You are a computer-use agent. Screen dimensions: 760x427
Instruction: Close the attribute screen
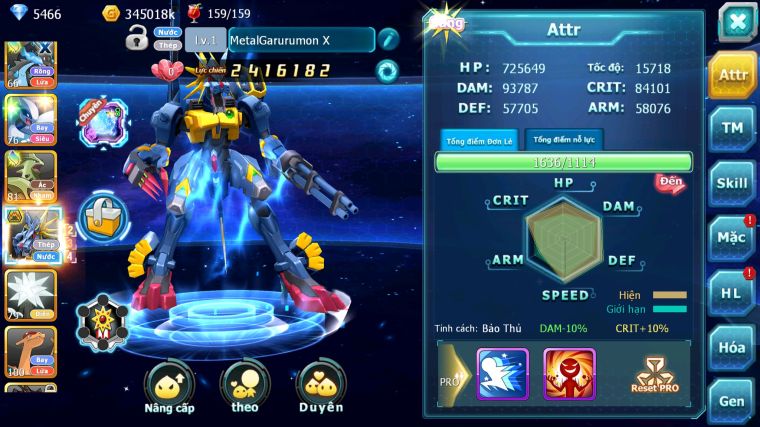click(736, 22)
